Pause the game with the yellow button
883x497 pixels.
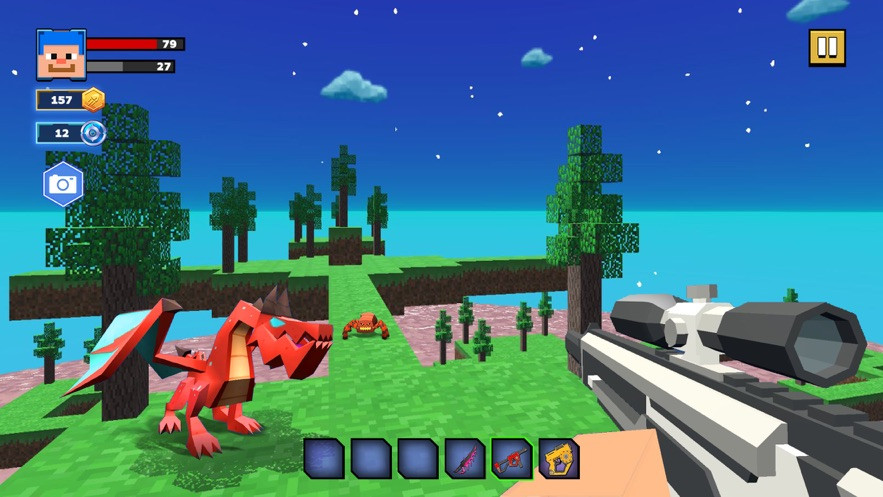(827, 47)
